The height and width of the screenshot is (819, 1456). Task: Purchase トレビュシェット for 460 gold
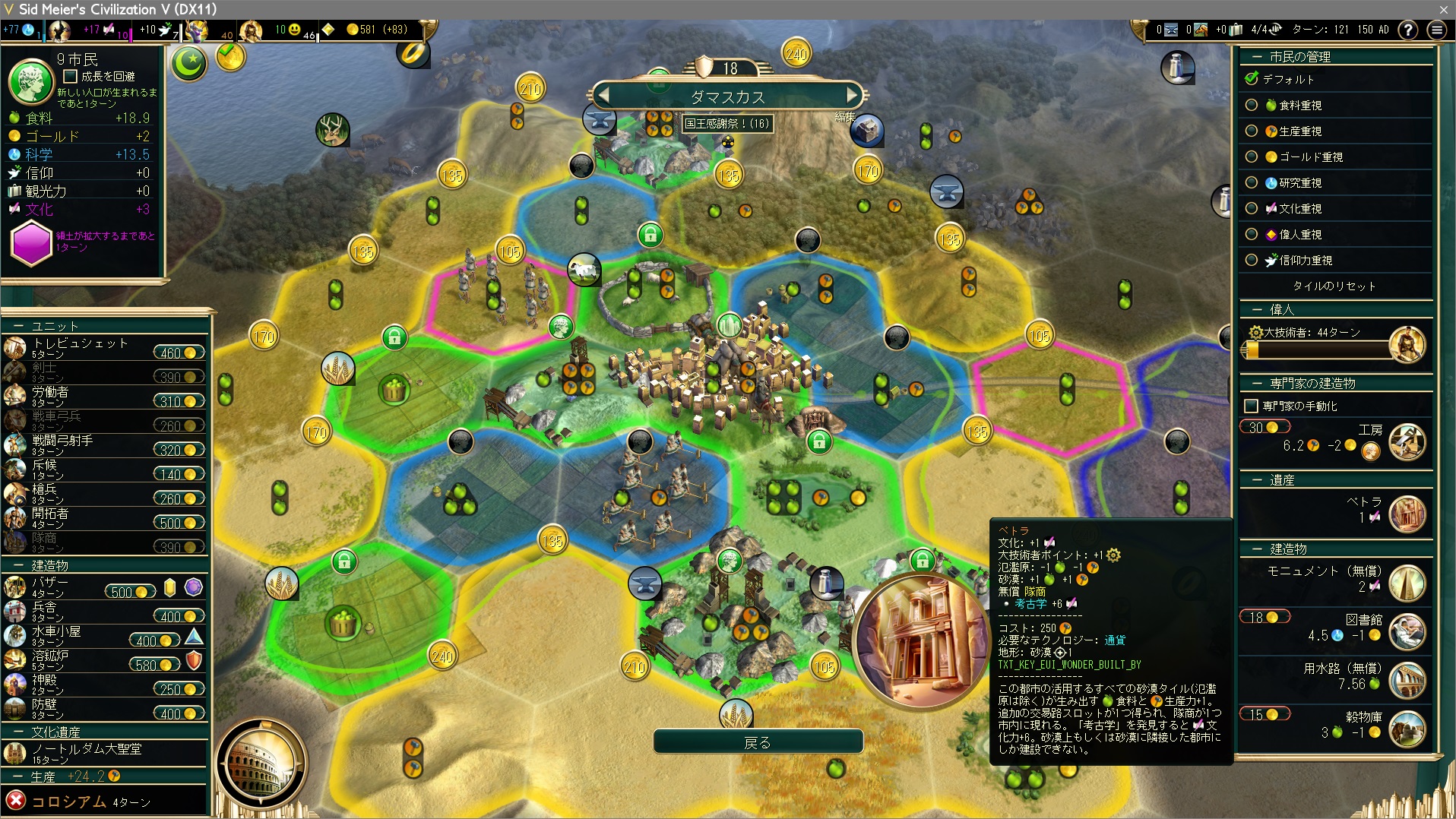(179, 353)
